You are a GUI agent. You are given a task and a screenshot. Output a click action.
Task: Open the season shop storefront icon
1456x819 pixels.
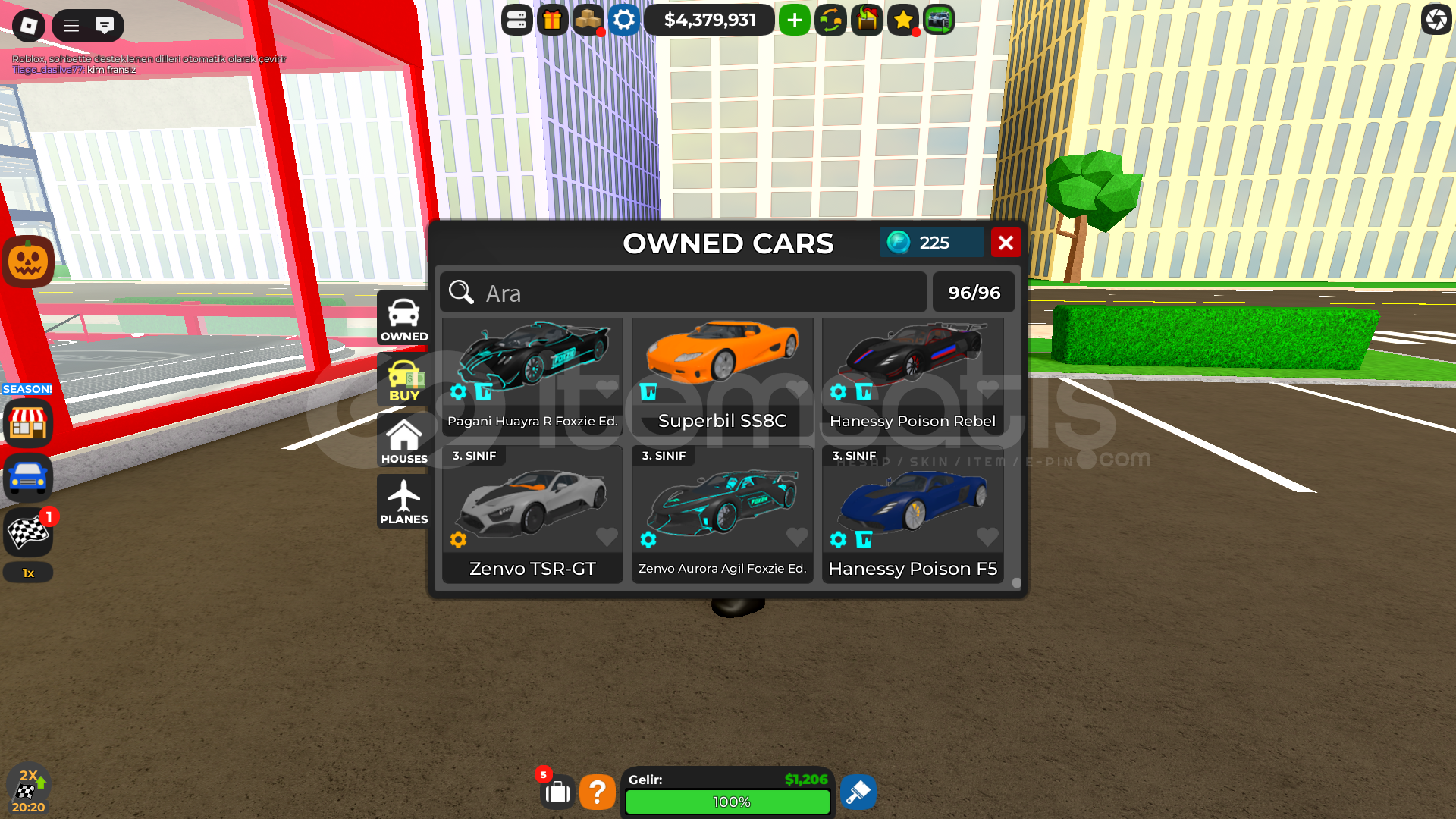click(x=27, y=422)
